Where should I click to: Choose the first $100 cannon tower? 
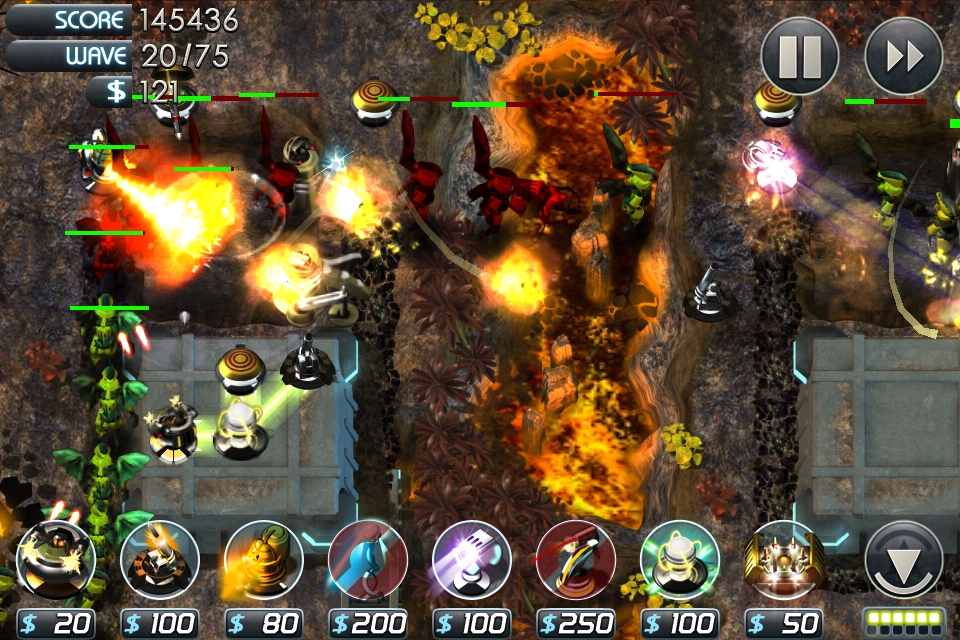point(160,560)
